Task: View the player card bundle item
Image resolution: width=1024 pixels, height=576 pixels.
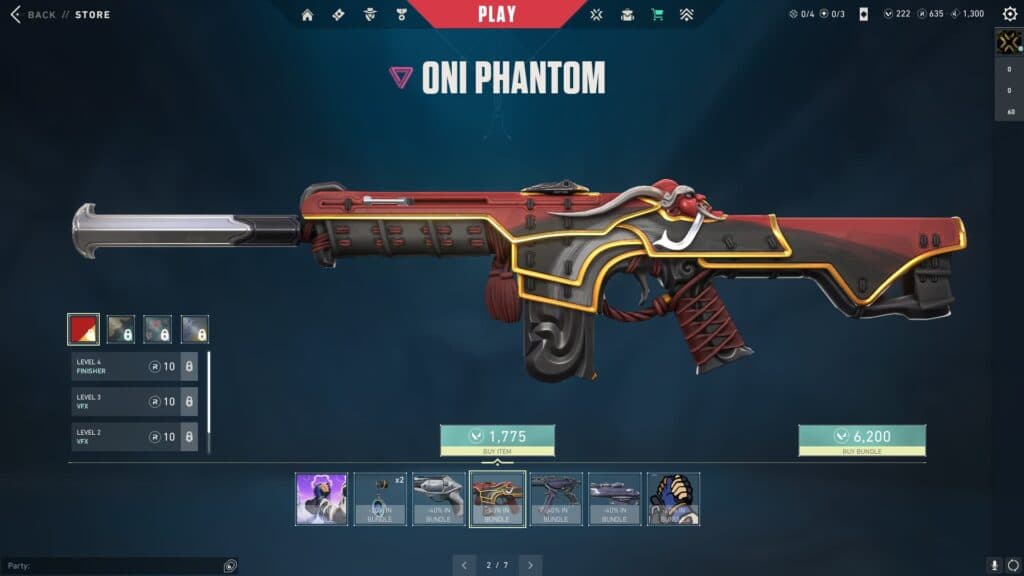Action: [322, 499]
